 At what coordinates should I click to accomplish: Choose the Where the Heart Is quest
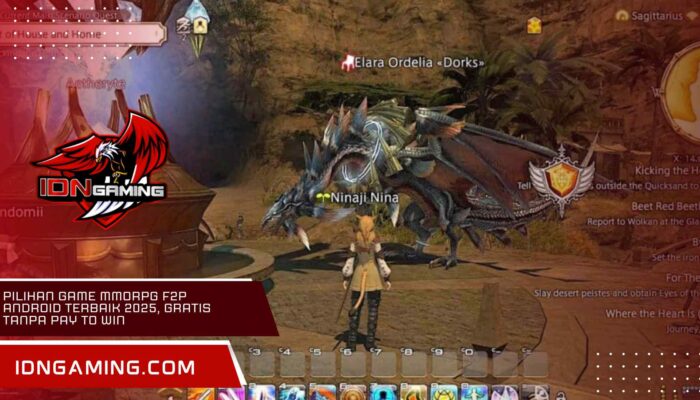pos(652,314)
